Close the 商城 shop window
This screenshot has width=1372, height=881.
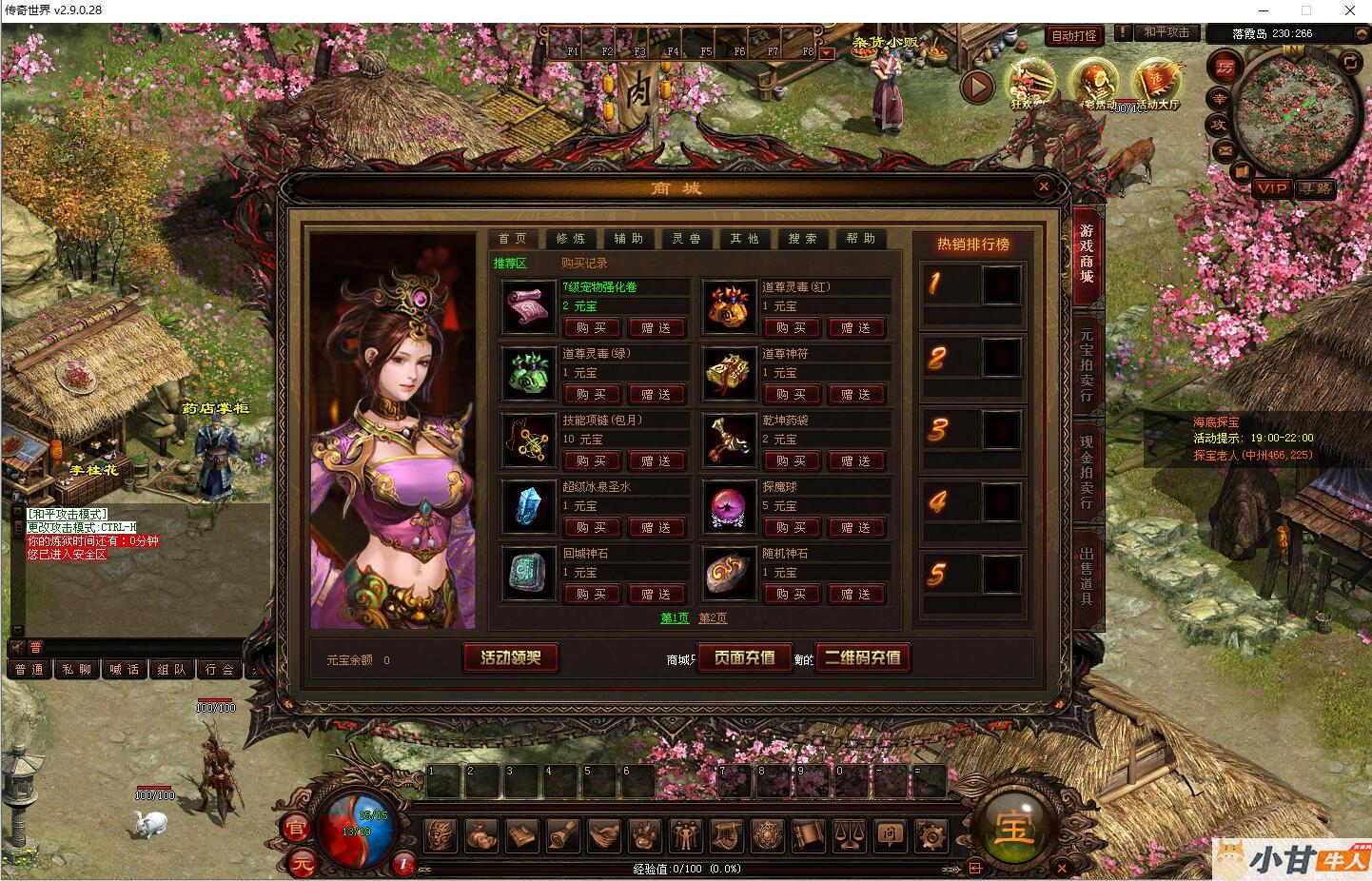click(x=1044, y=186)
